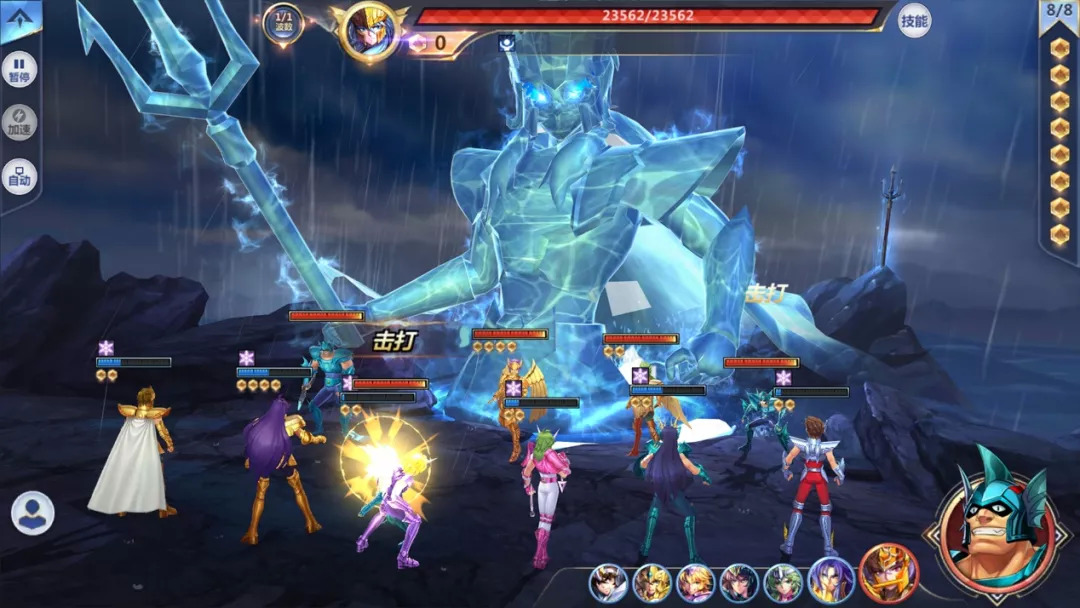Tap the boss portrait beside the health bar
The height and width of the screenshot is (608, 1080).
368,32
